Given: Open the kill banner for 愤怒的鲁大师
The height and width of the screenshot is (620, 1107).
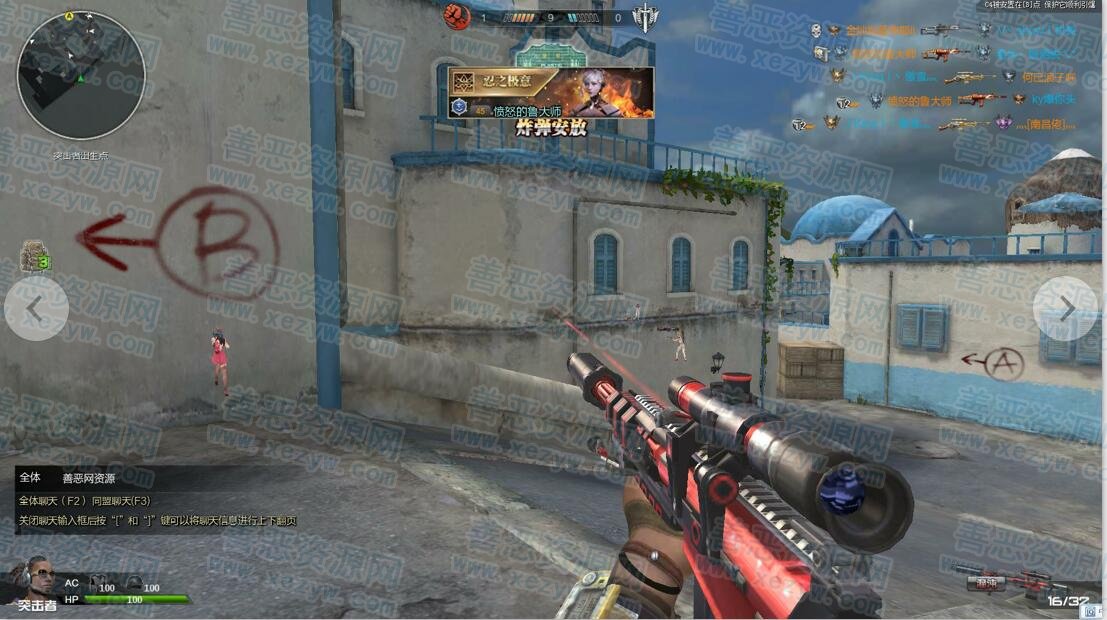Looking at the screenshot, I should pyautogui.click(x=551, y=94).
